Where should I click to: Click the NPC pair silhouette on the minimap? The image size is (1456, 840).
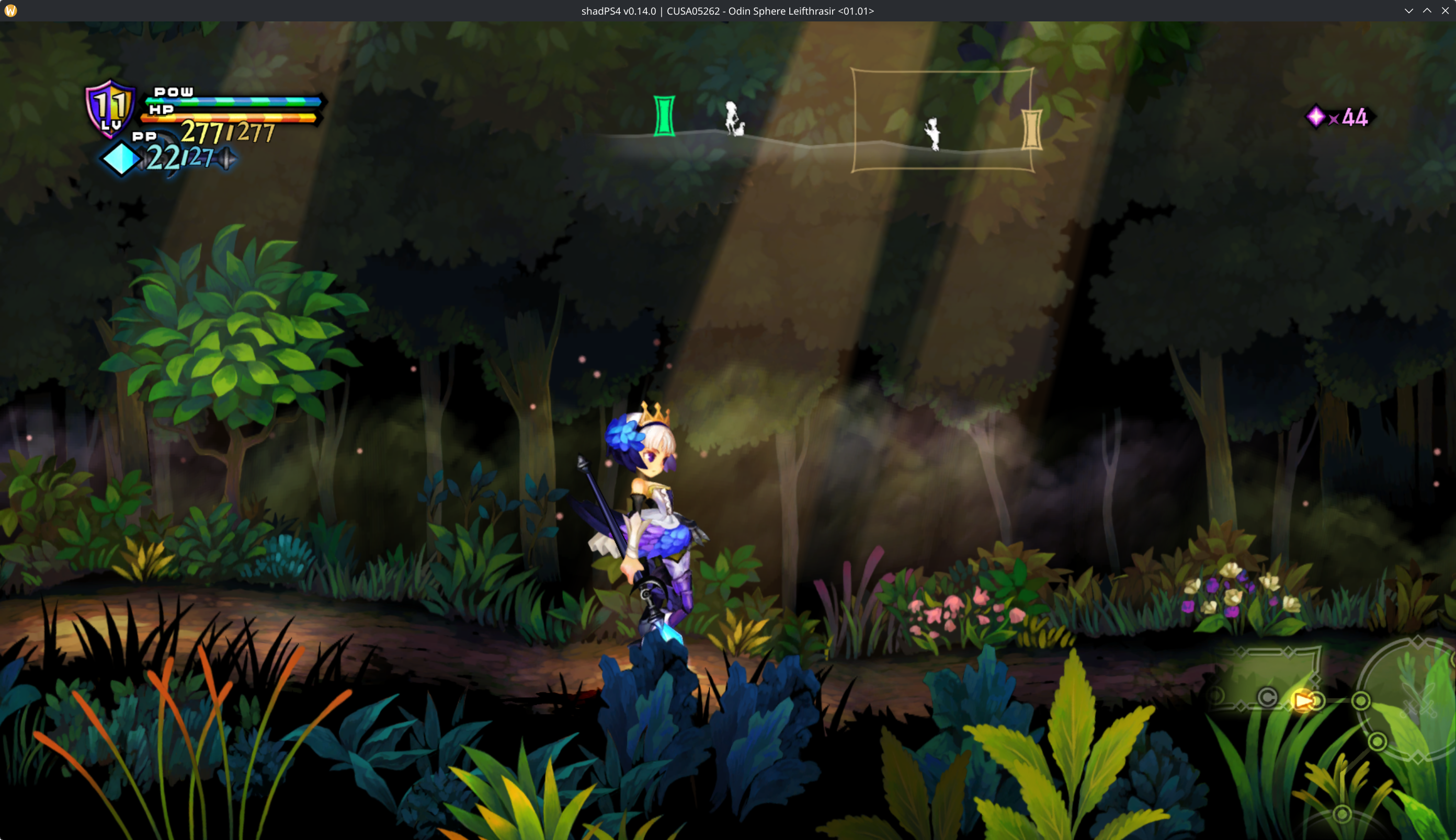click(x=734, y=119)
